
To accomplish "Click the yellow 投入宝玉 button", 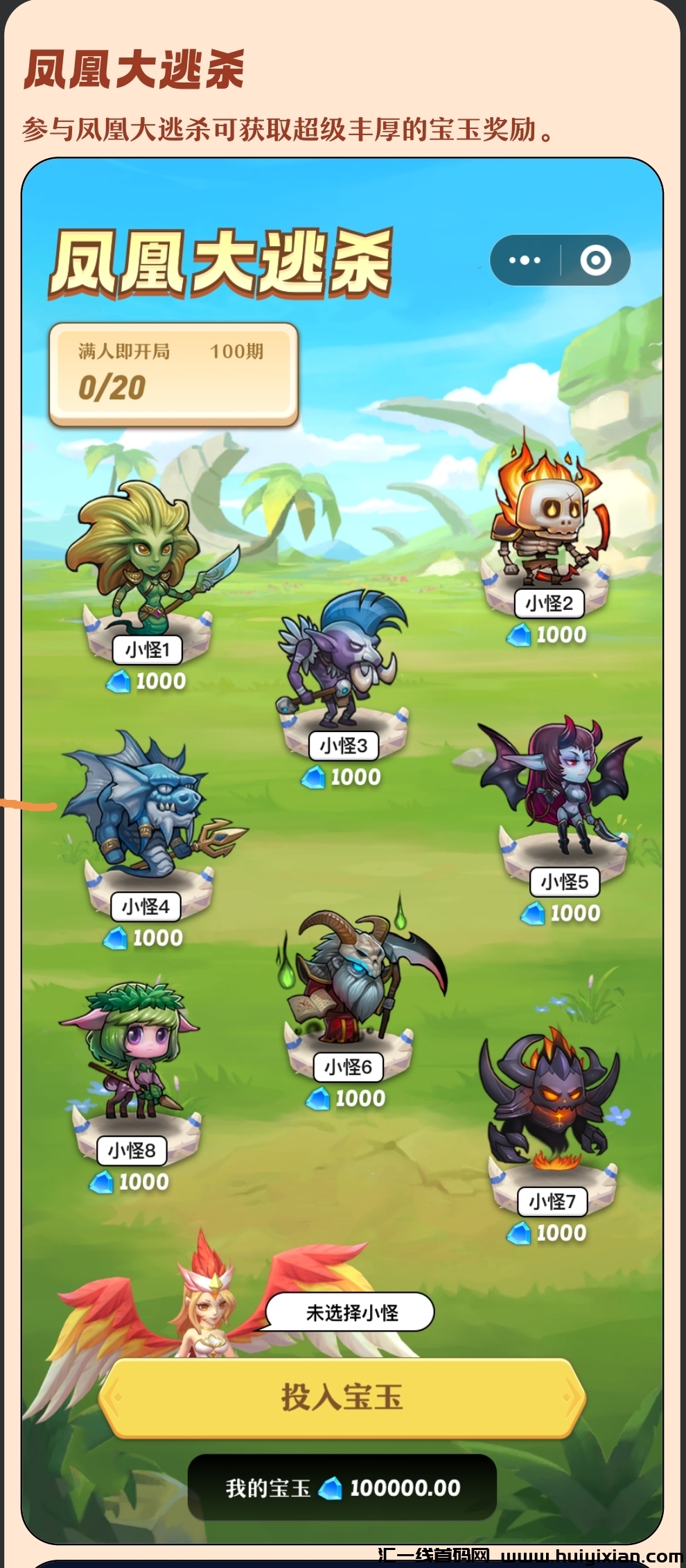I will (342, 1397).
